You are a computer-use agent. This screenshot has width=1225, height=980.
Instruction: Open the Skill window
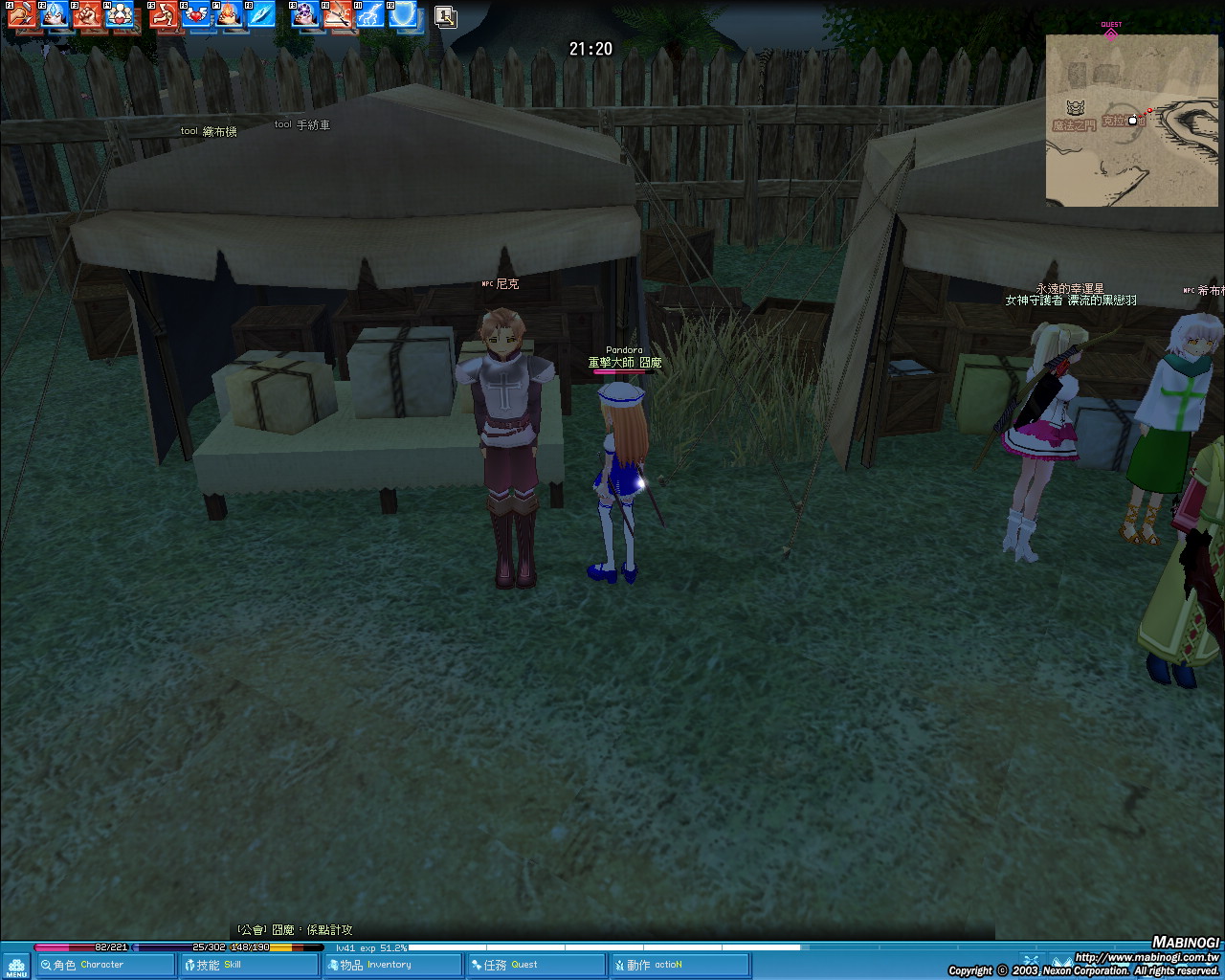pos(249,965)
